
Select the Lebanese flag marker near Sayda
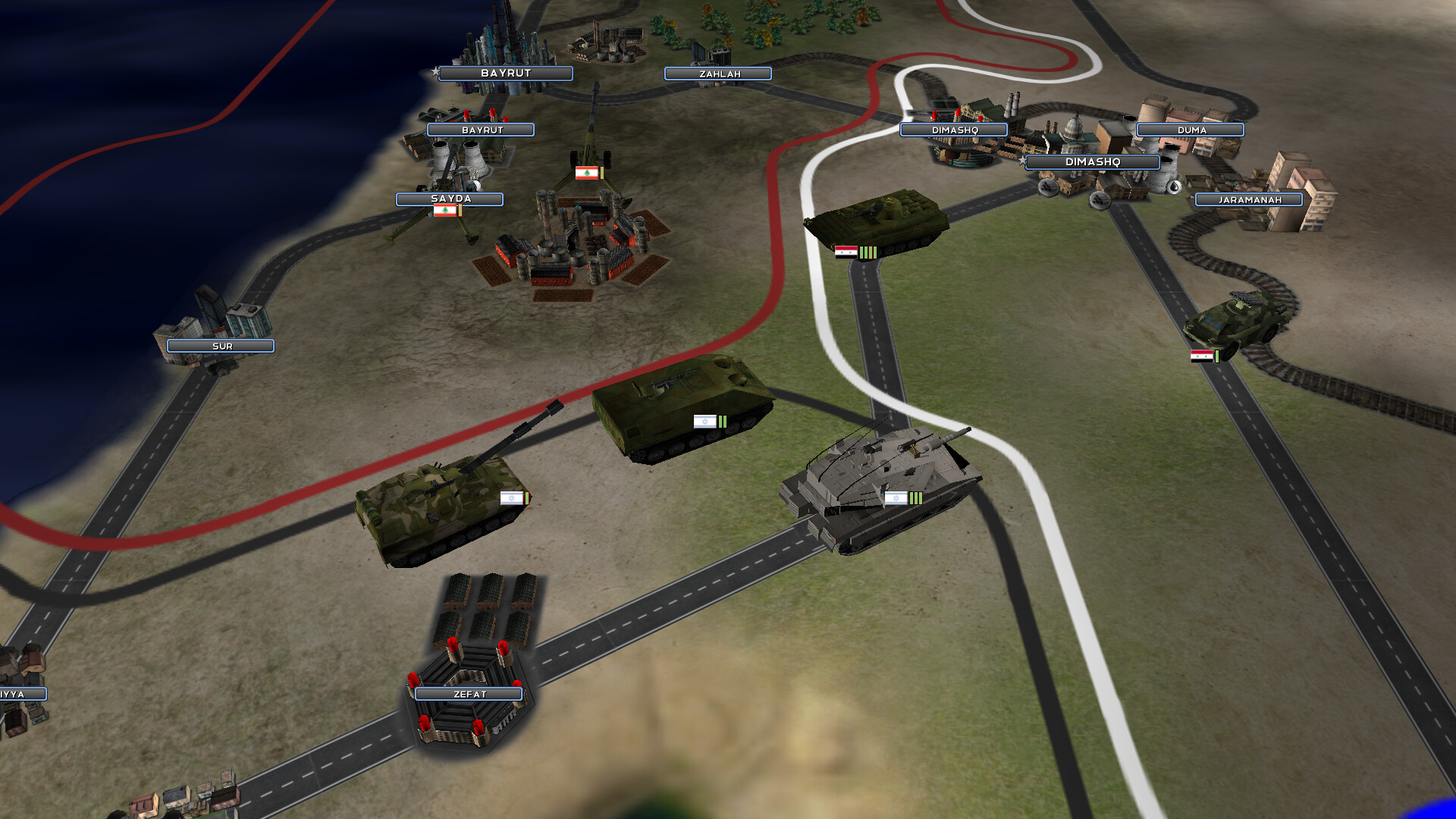pyautogui.click(x=445, y=212)
